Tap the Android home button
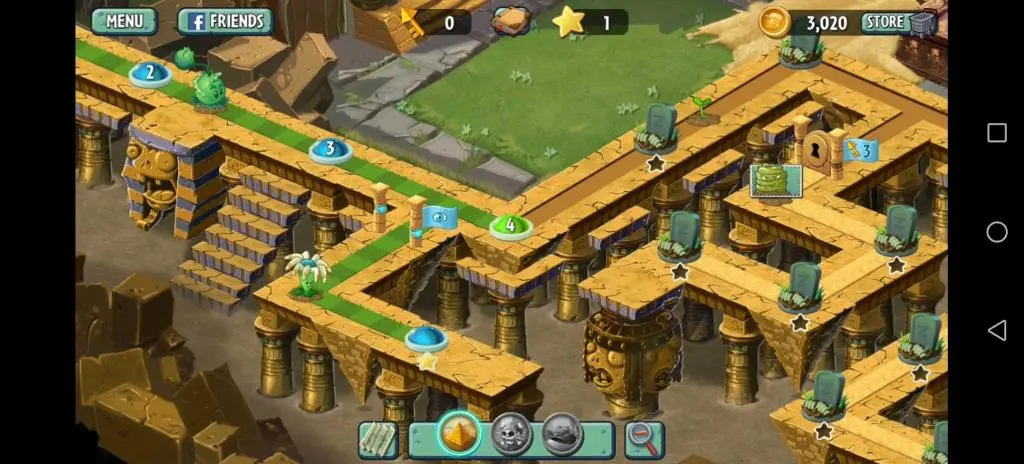This screenshot has height=464, width=1024. click(996, 232)
